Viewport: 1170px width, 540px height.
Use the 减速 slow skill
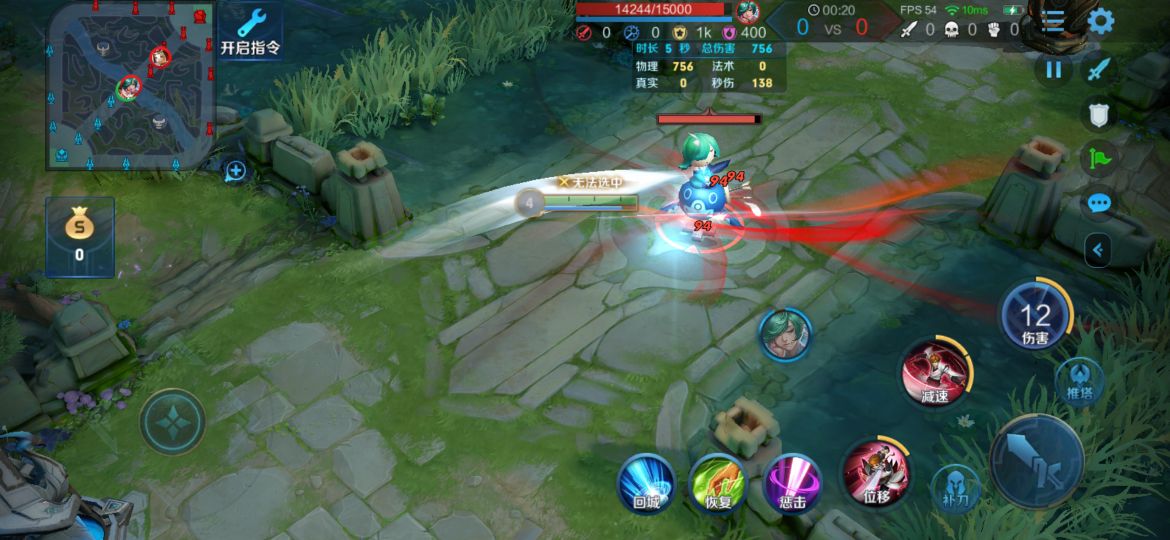[934, 372]
